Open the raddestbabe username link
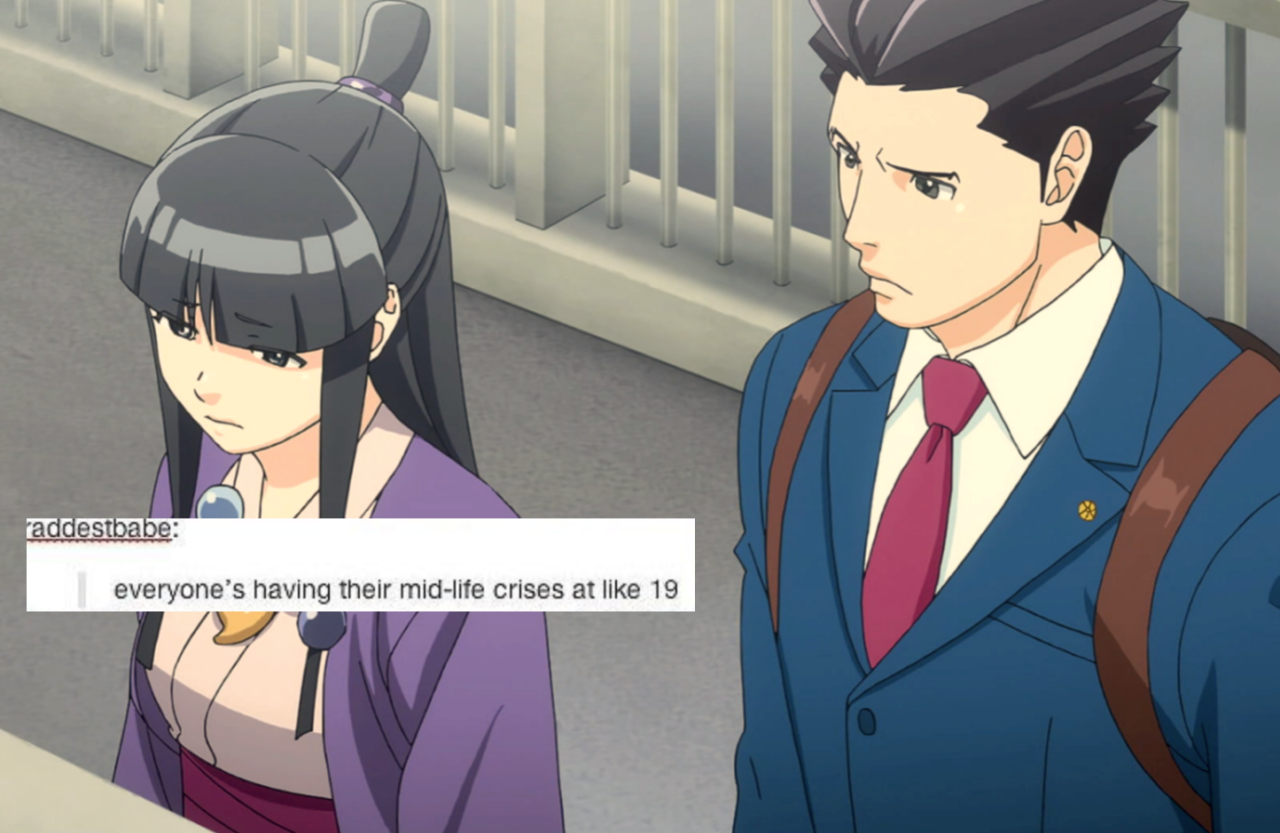 pos(97,530)
